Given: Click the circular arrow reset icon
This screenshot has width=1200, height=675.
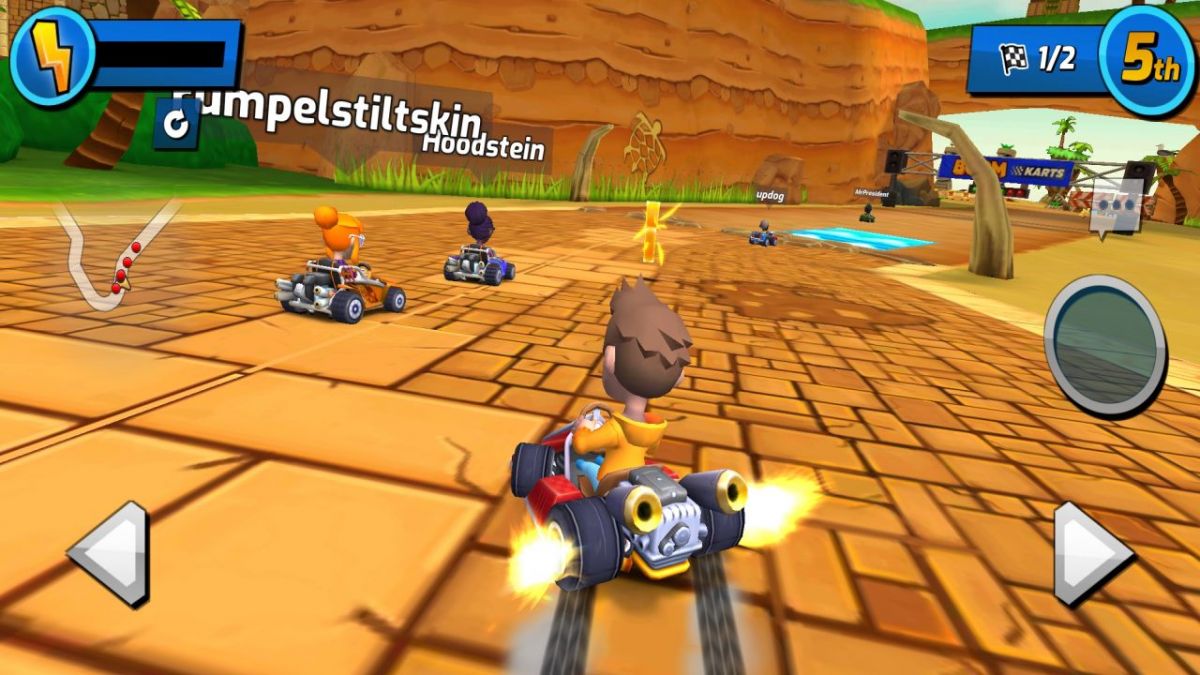Looking at the screenshot, I should (176, 124).
